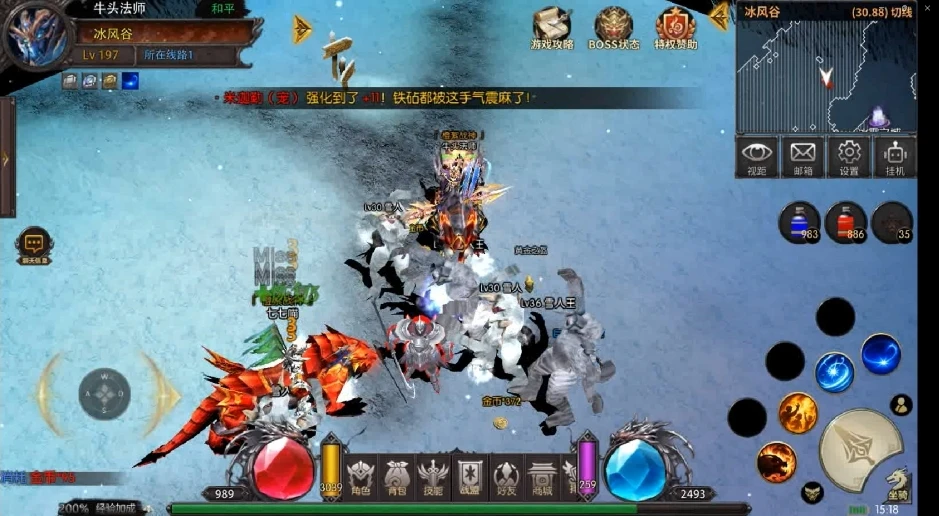Open the 邮箱 mailbox
Screen dimensions: 939x516
click(803, 157)
